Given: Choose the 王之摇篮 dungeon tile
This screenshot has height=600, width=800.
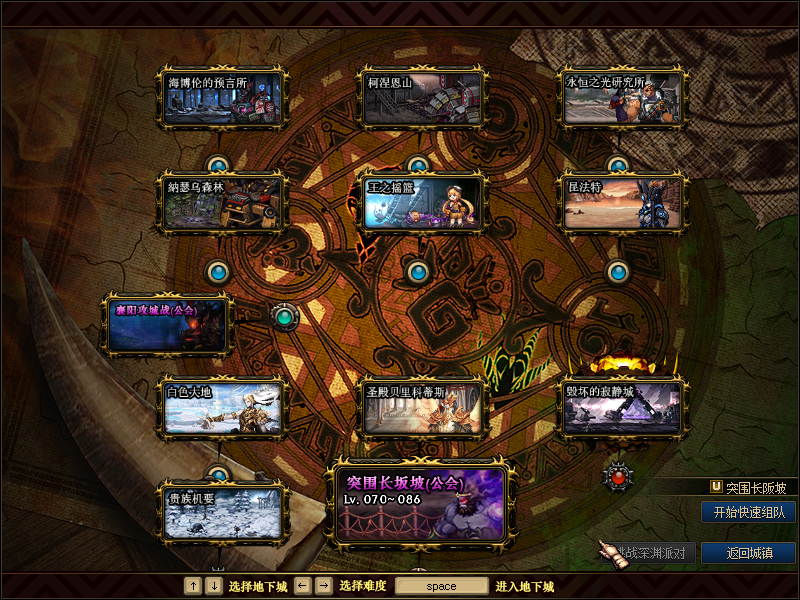Looking at the screenshot, I should click(422, 203).
